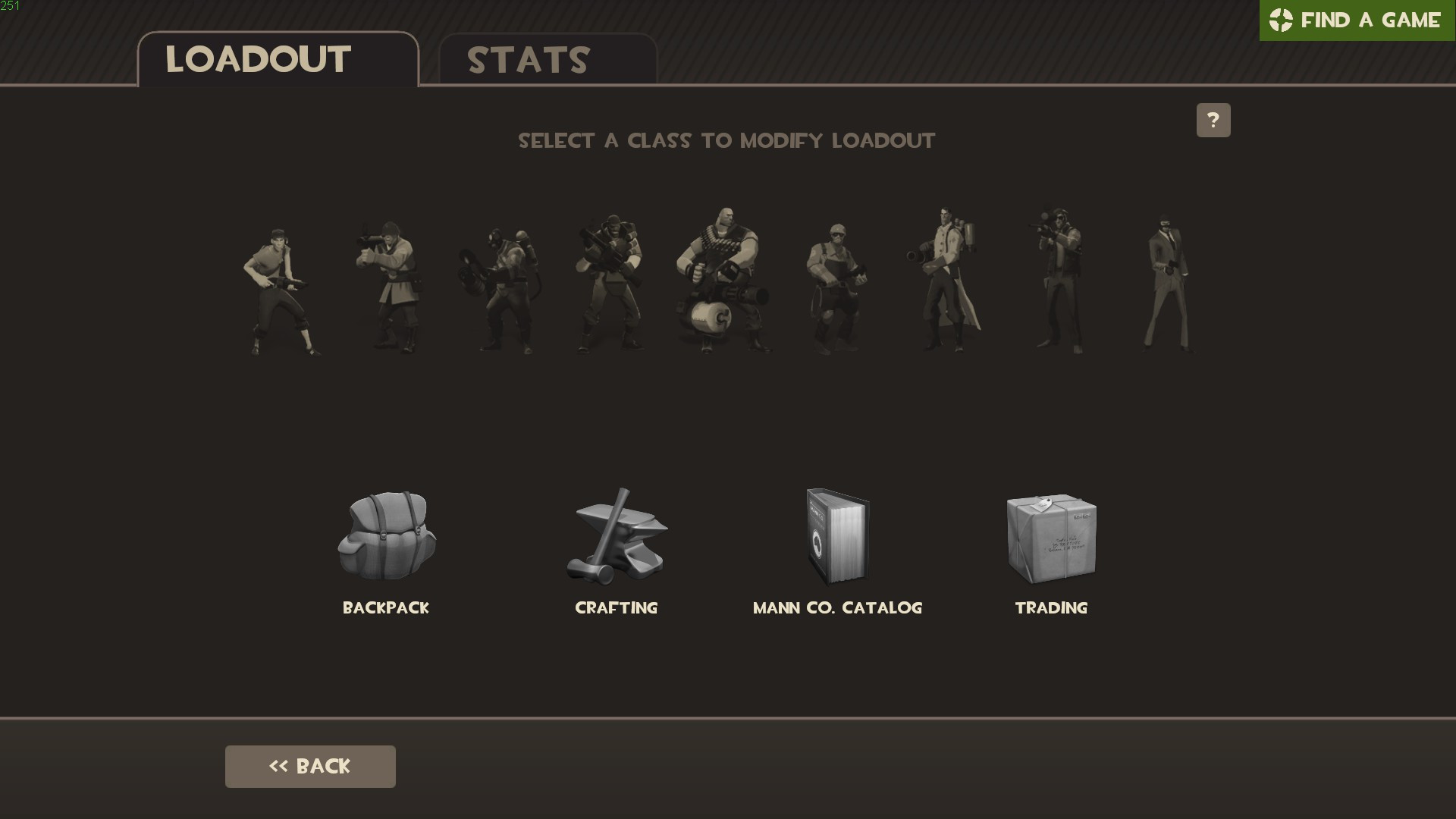Click the FIND A GAME button
The image size is (1456, 819).
1357,20
